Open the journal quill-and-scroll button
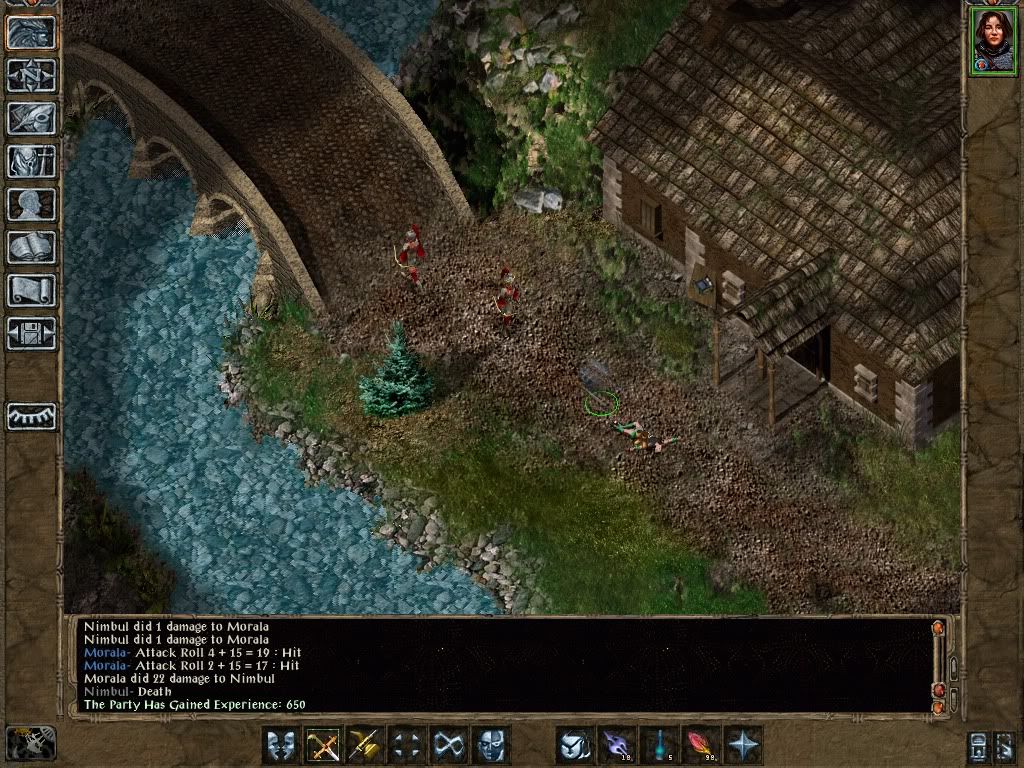 [x=31, y=118]
